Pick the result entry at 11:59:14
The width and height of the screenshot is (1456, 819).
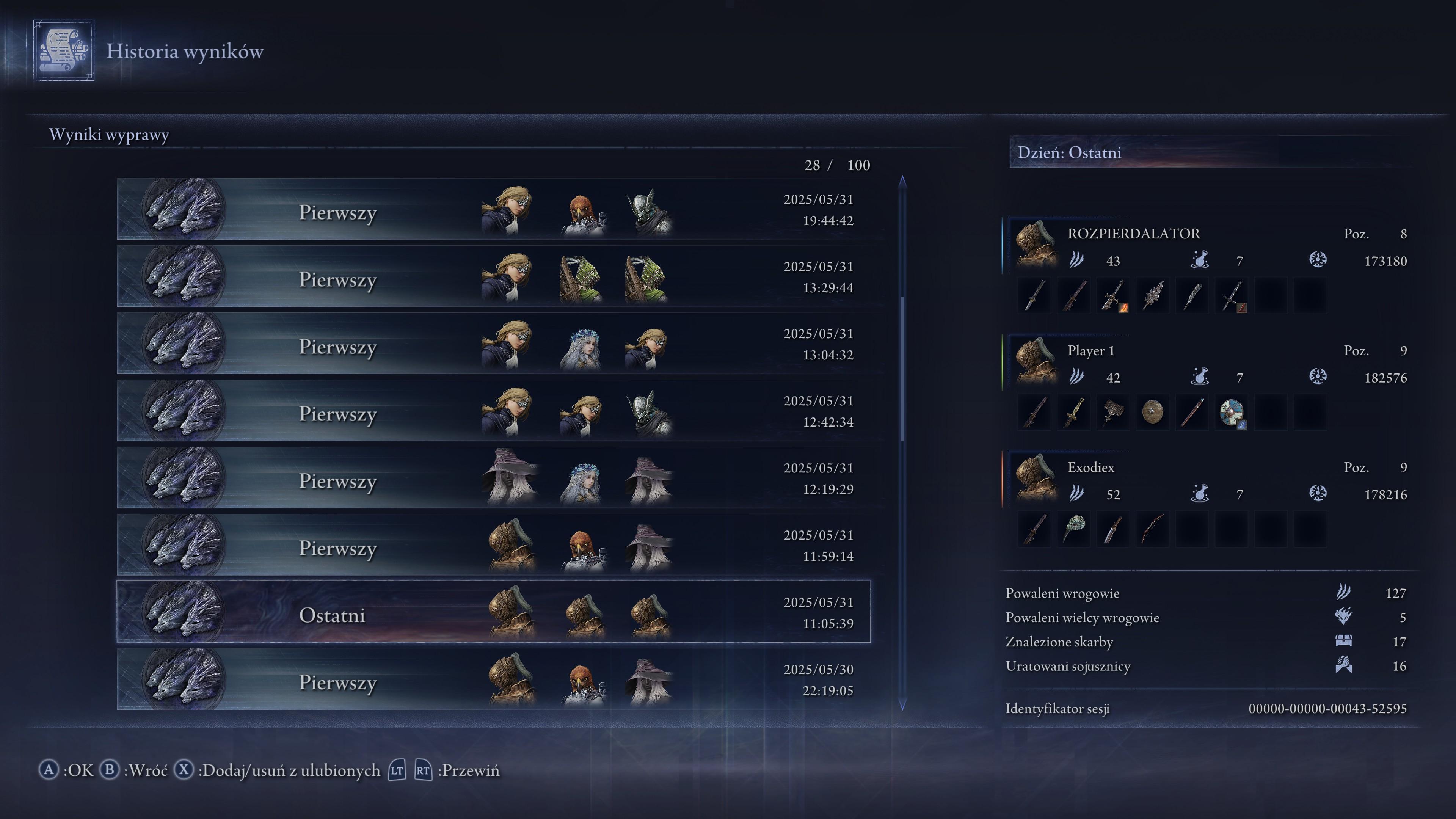coord(493,546)
